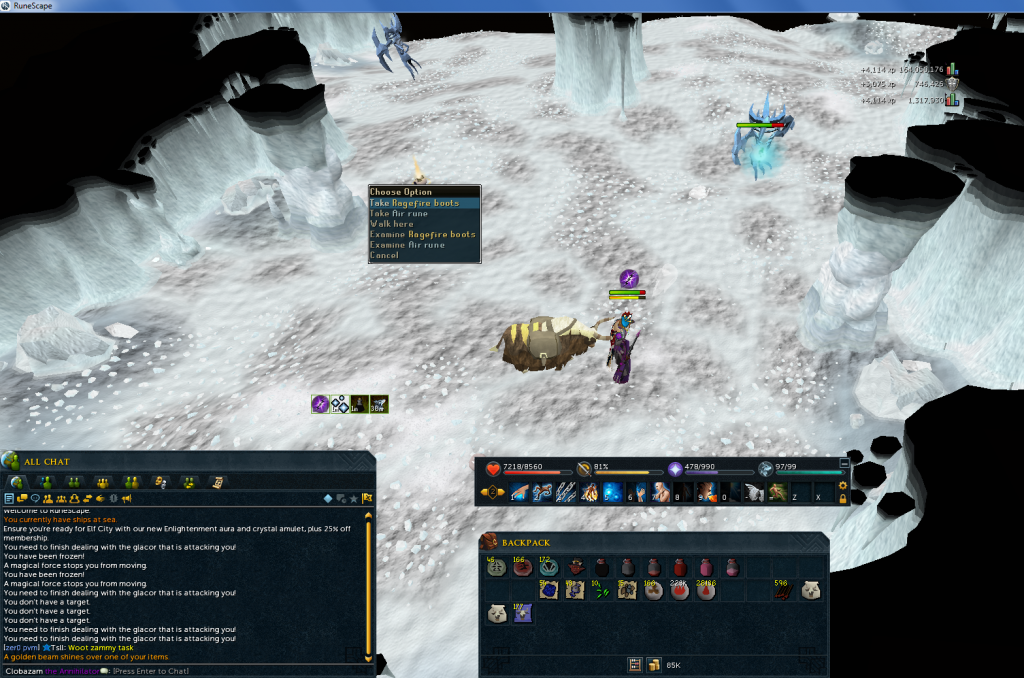Open the All Chat panel header
The width and height of the screenshot is (1024, 678).
47,461
